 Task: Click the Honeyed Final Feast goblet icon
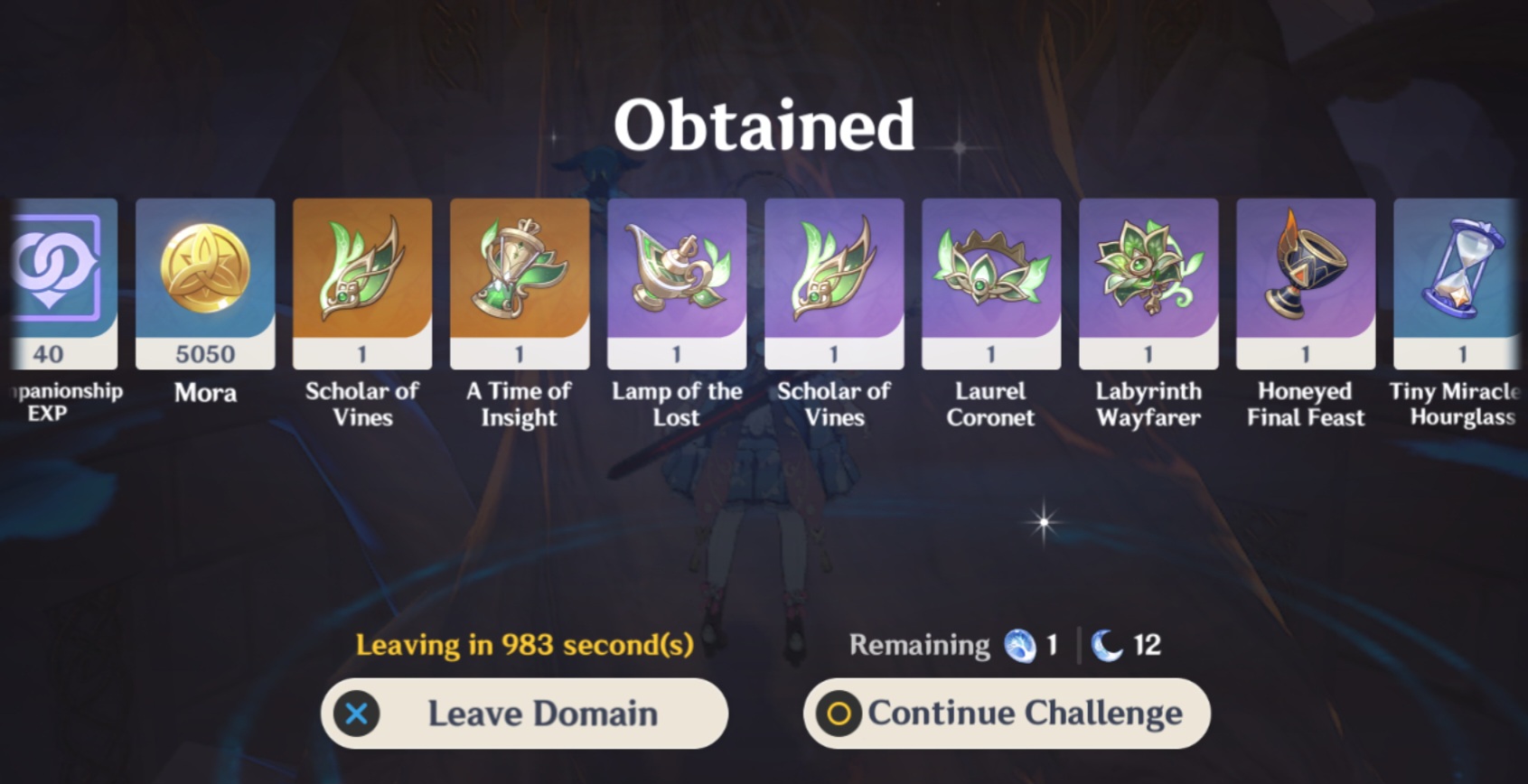[1305, 271]
